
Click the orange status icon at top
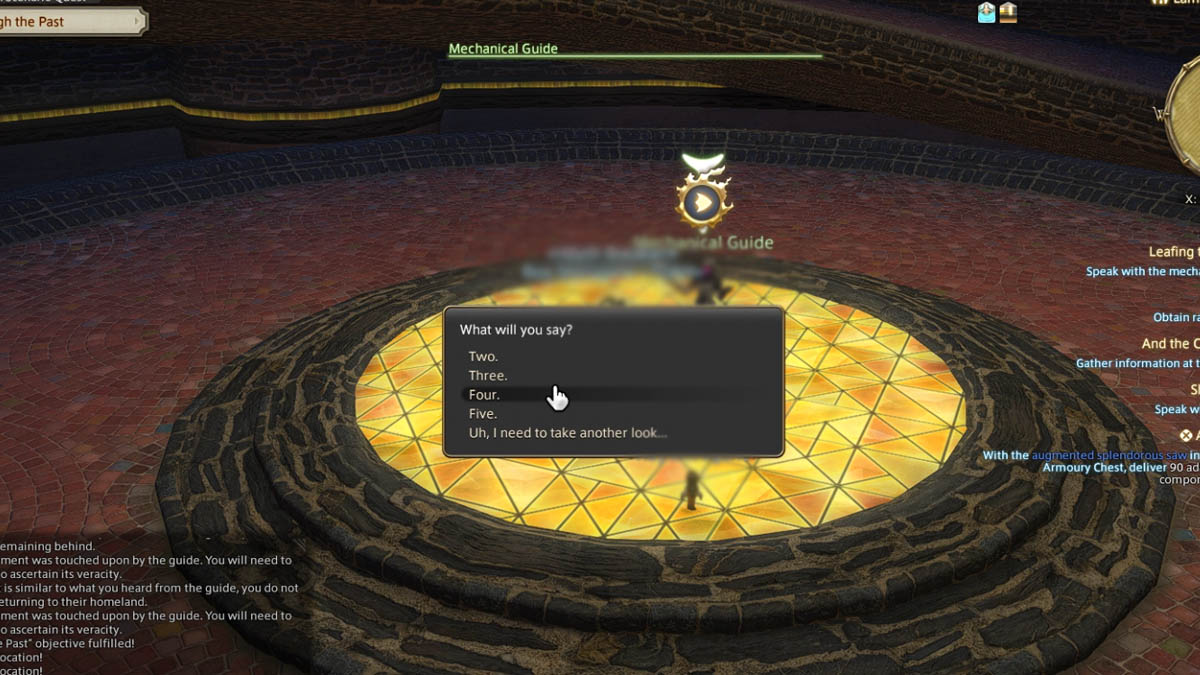1008,13
